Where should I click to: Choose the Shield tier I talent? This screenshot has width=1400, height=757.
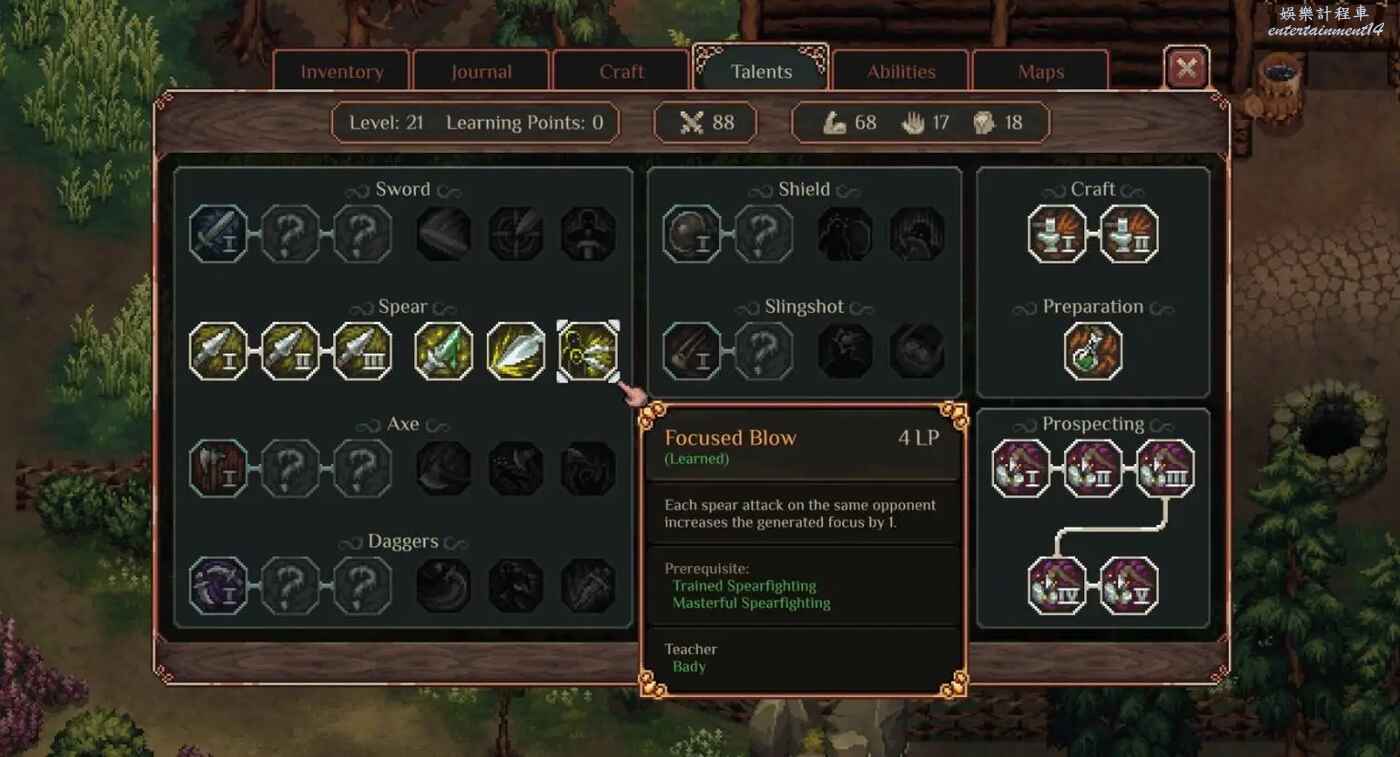692,234
